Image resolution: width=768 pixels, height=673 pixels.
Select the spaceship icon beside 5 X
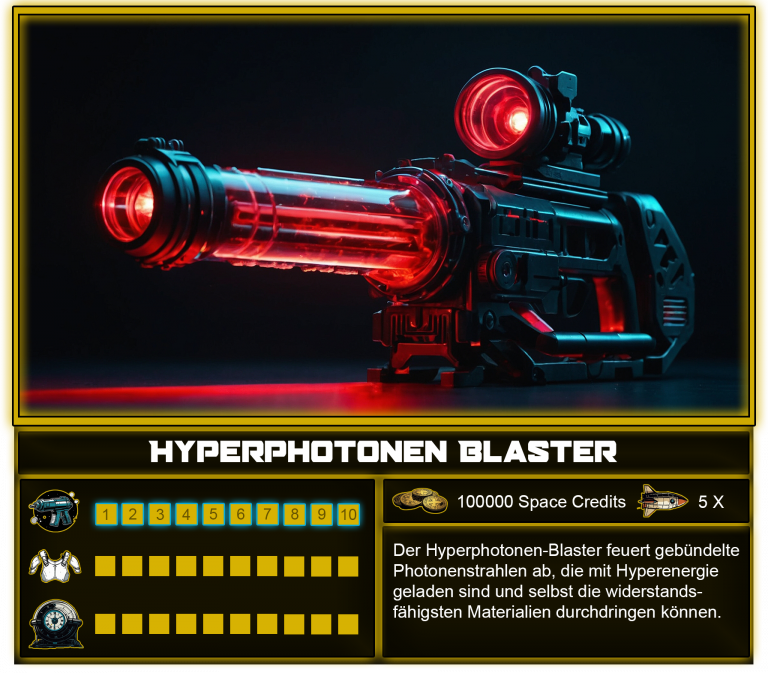(662, 500)
